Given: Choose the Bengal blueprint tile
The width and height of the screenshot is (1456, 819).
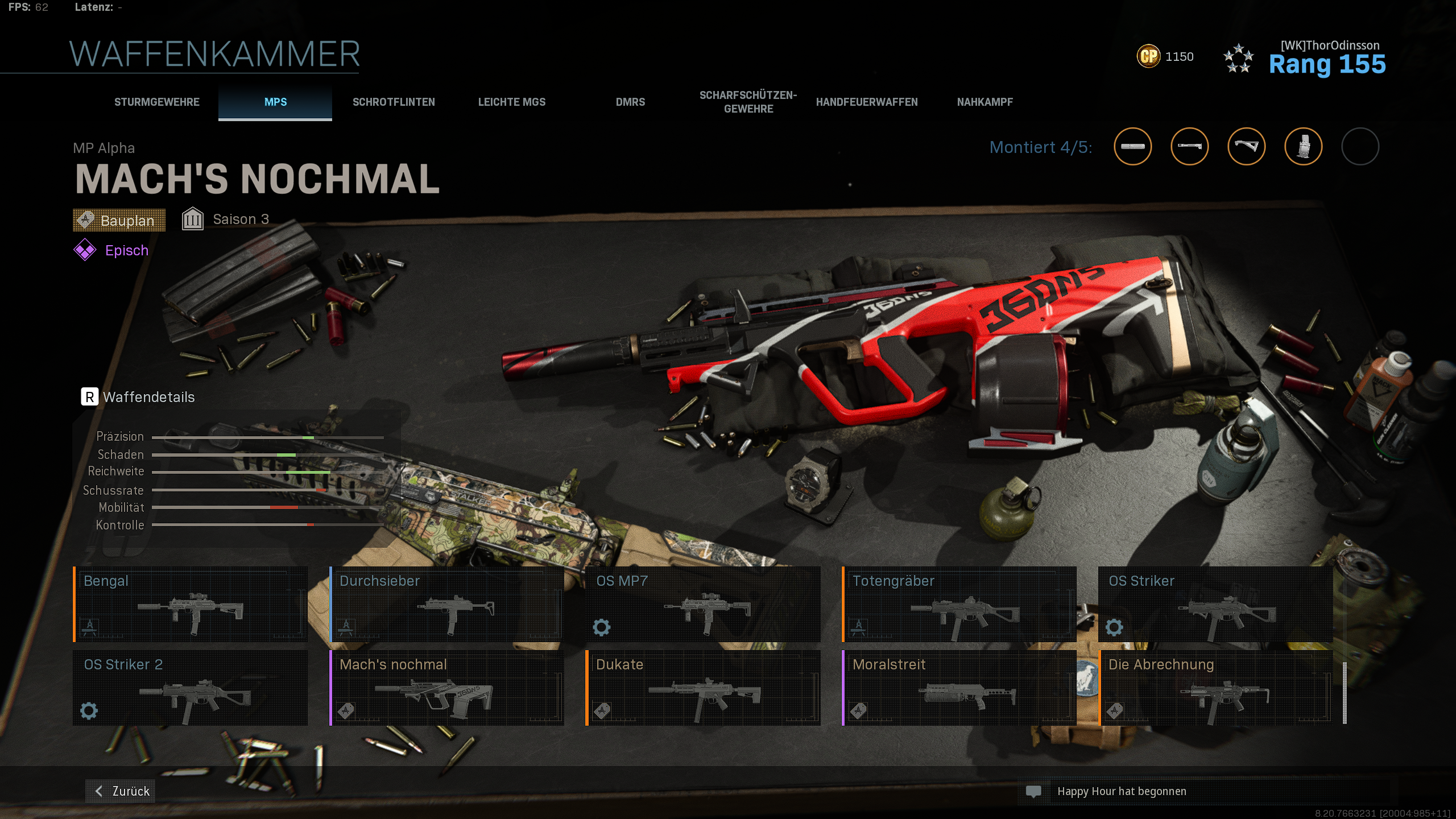Looking at the screenshot, I should click(191, 604).
